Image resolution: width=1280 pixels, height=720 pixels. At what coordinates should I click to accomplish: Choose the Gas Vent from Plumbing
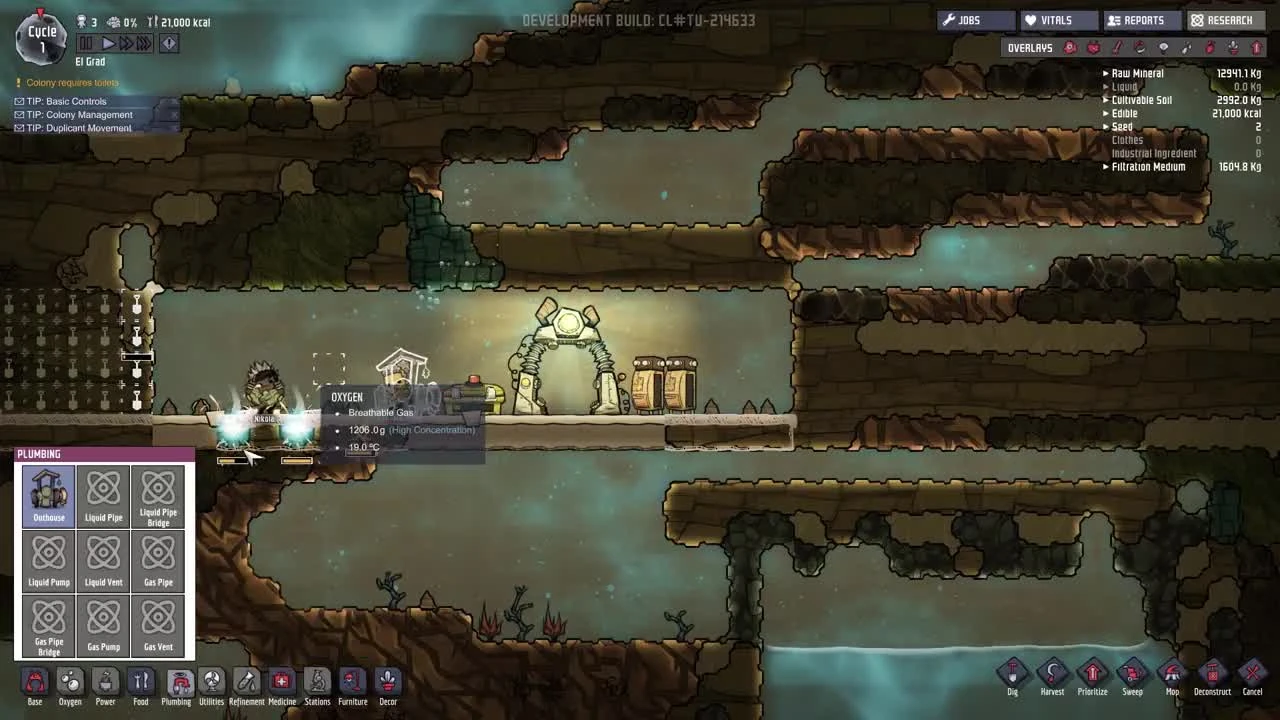(x=158, y=626)
